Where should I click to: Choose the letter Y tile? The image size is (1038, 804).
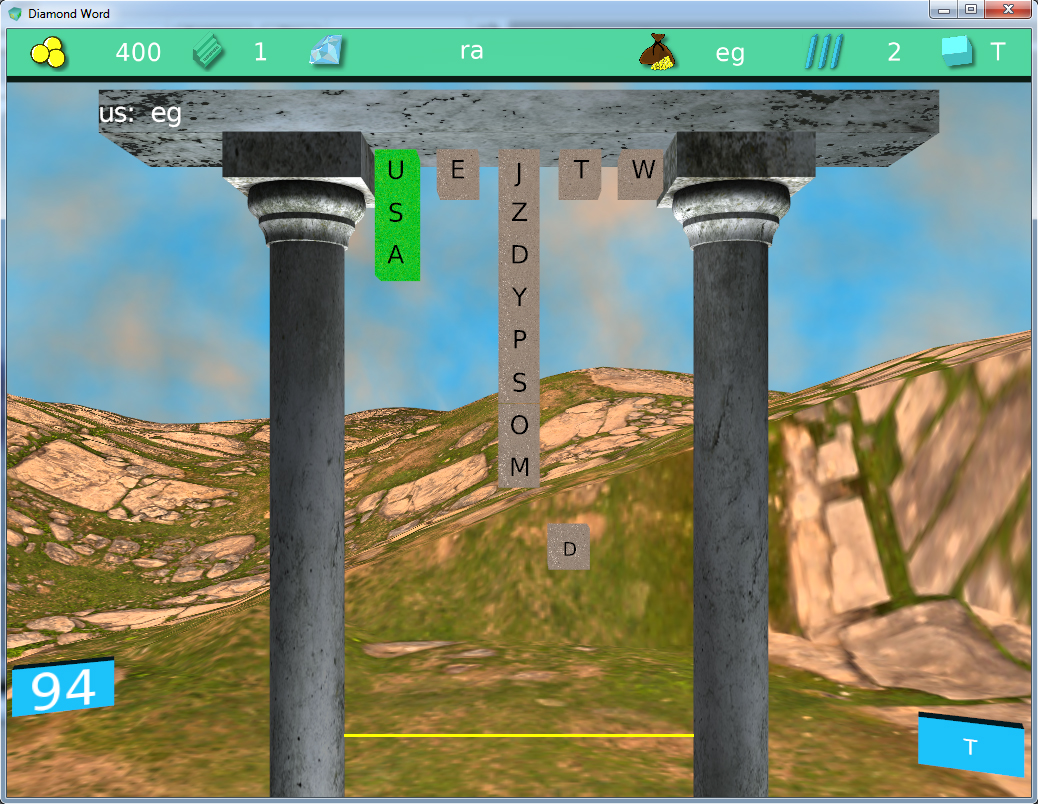click(x=518, y=297)
